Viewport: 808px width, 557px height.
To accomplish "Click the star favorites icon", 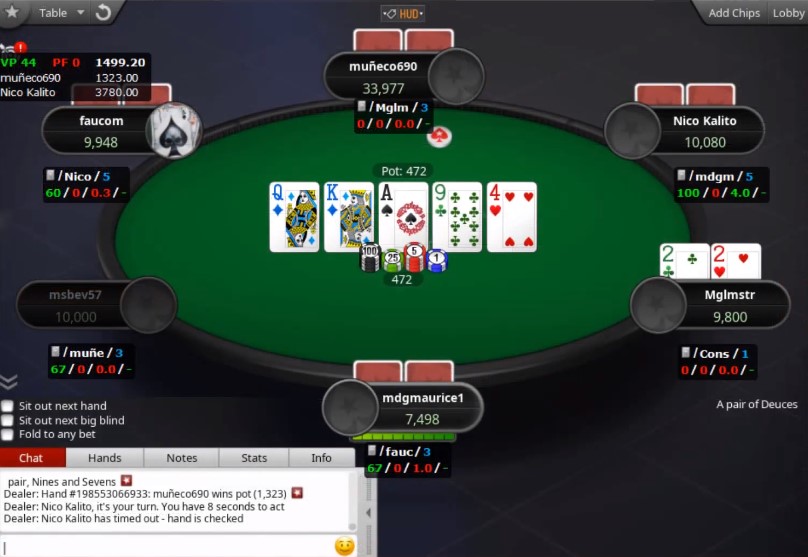I will (14, 13).
